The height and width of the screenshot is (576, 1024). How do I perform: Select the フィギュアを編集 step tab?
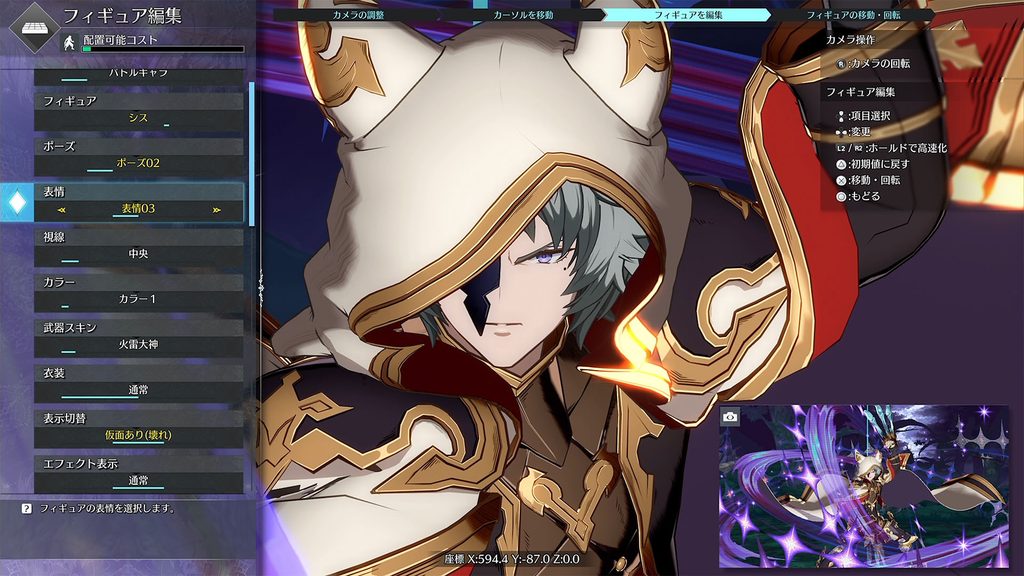686,15
